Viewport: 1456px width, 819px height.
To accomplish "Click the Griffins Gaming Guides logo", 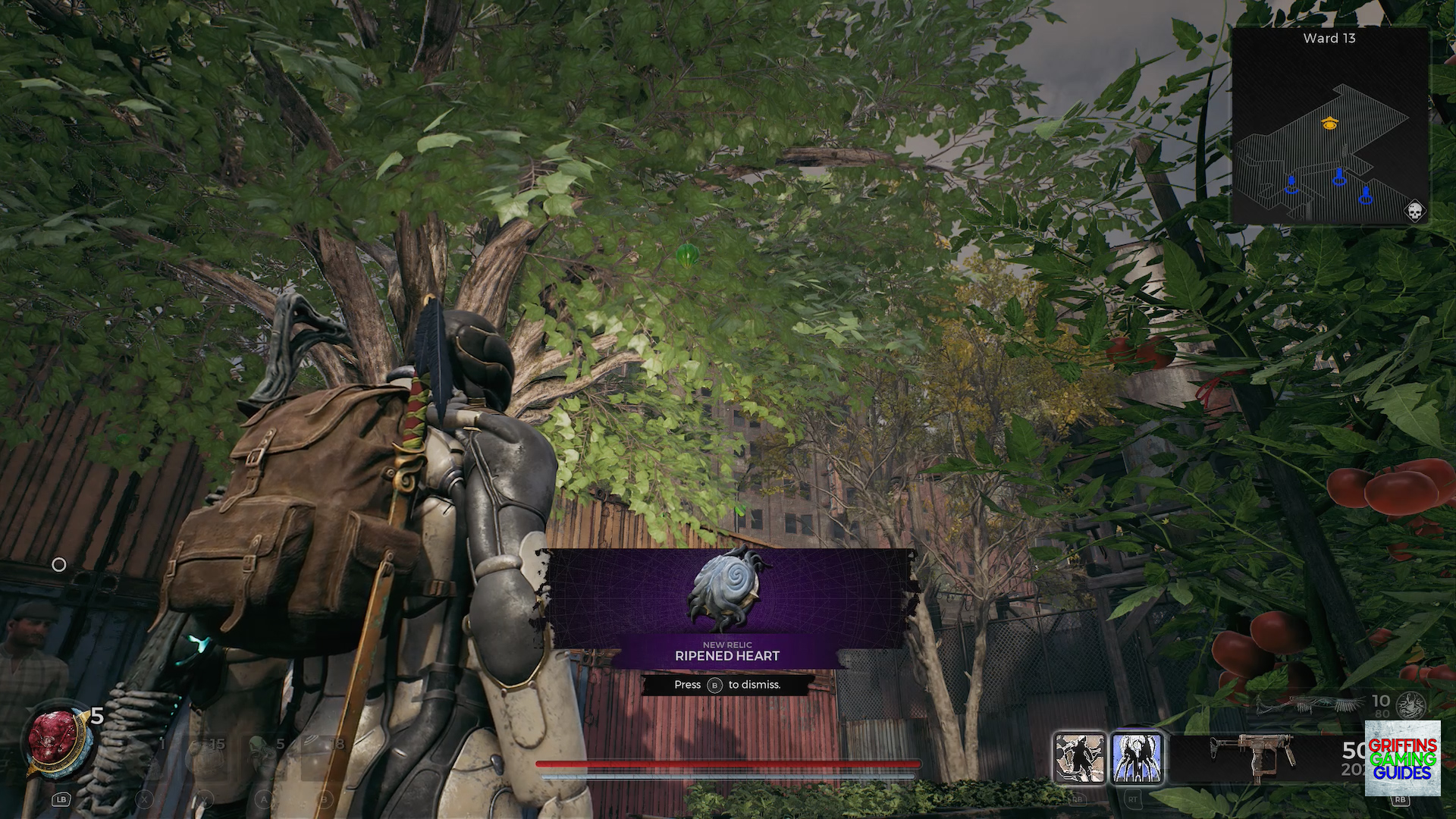I will point(1402,758).
